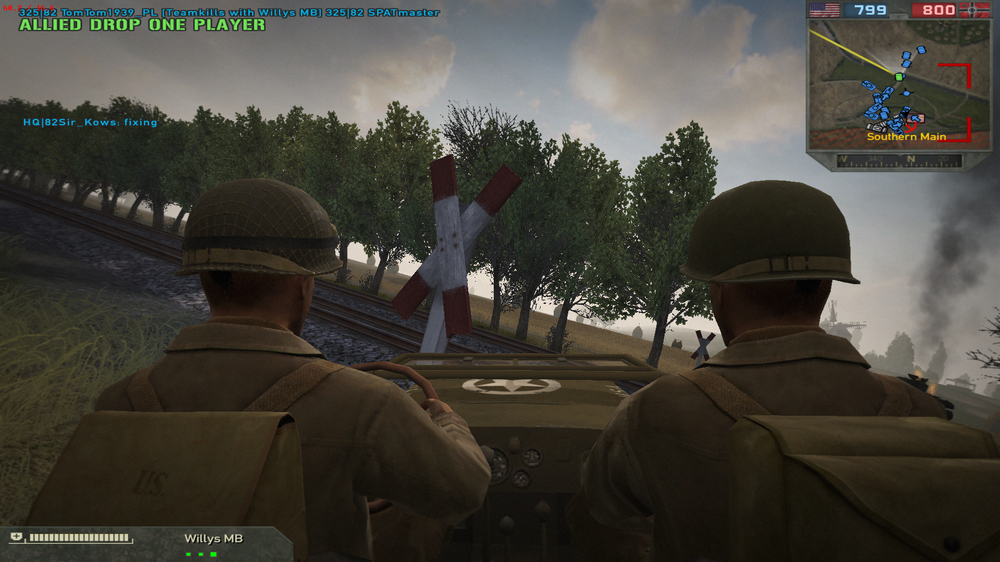
Task: Select the green player marker on minimap
Action: click(898, 76)
